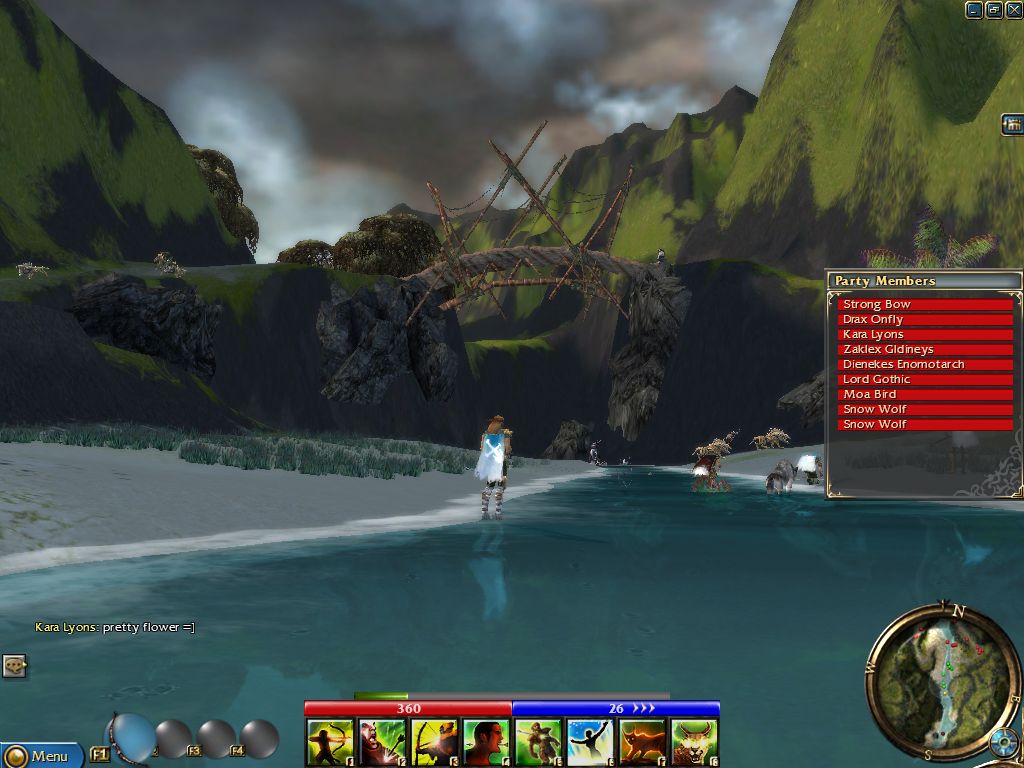
Task: Select Drax Onfly in party list
Action: 926,319
